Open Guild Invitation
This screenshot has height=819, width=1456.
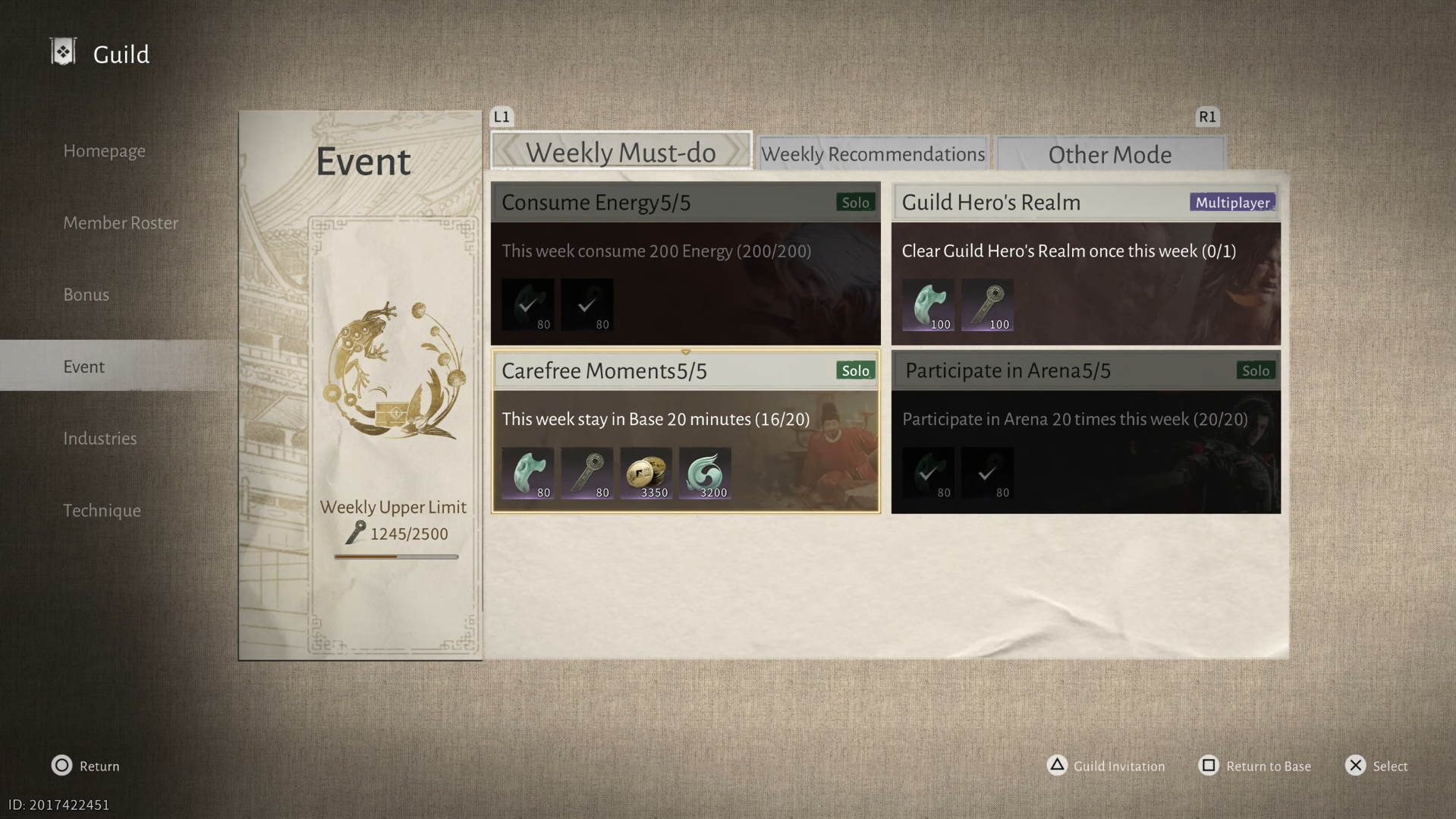(1105, 766)
